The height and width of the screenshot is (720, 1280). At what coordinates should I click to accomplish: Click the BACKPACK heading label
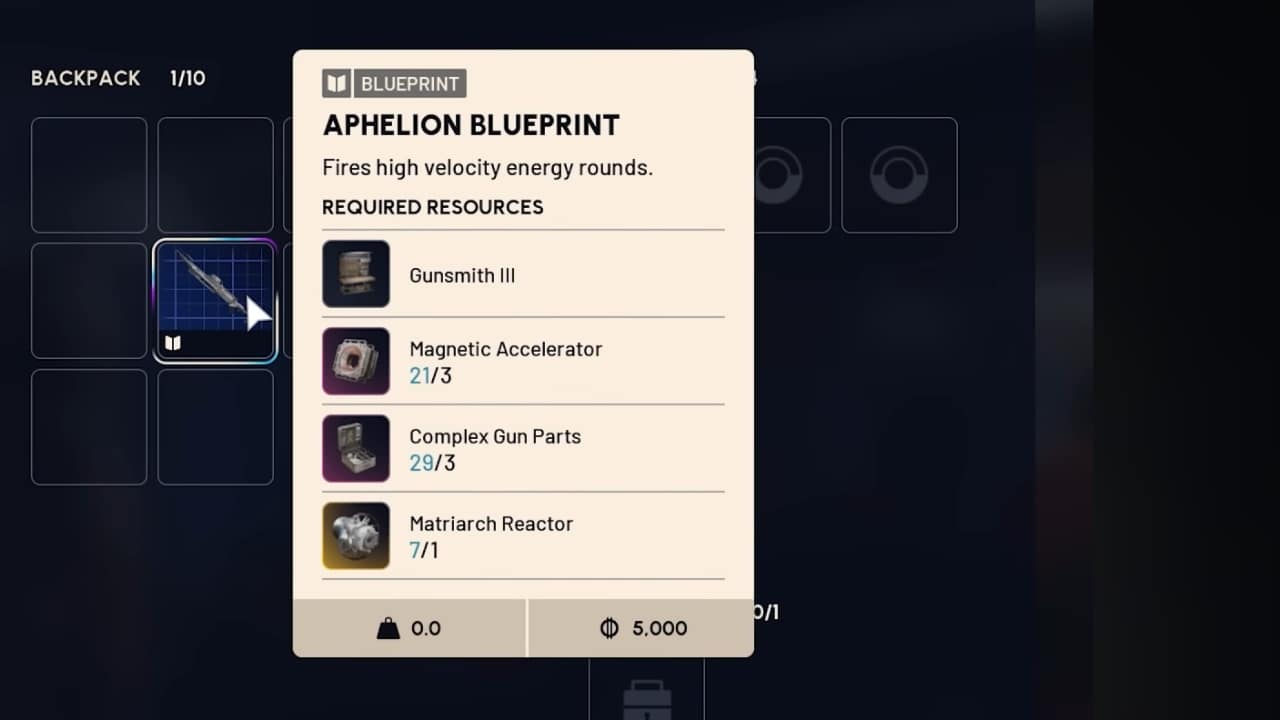pyautogui.click(x=85, y=78)
